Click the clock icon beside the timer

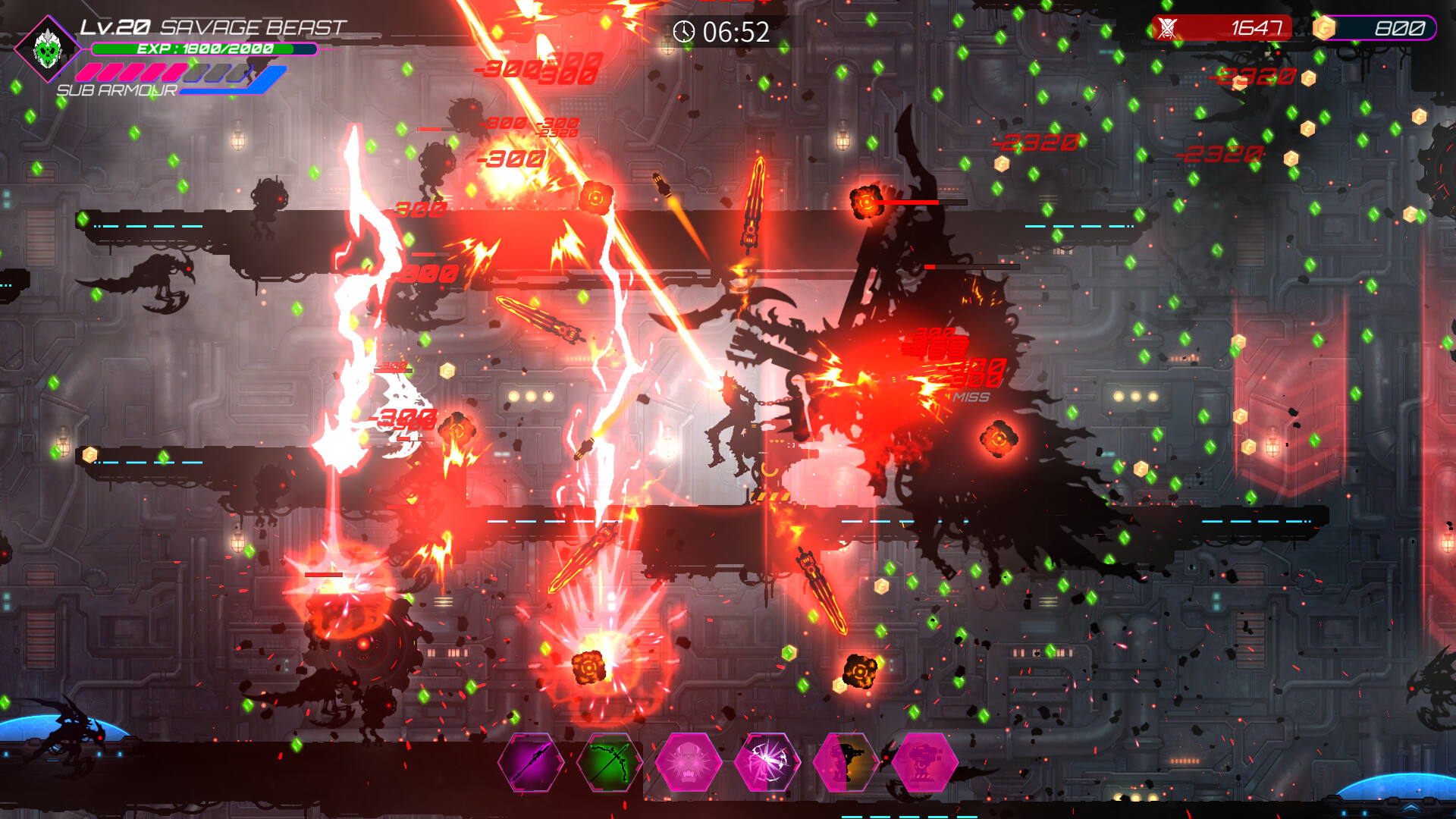[685, 33]
